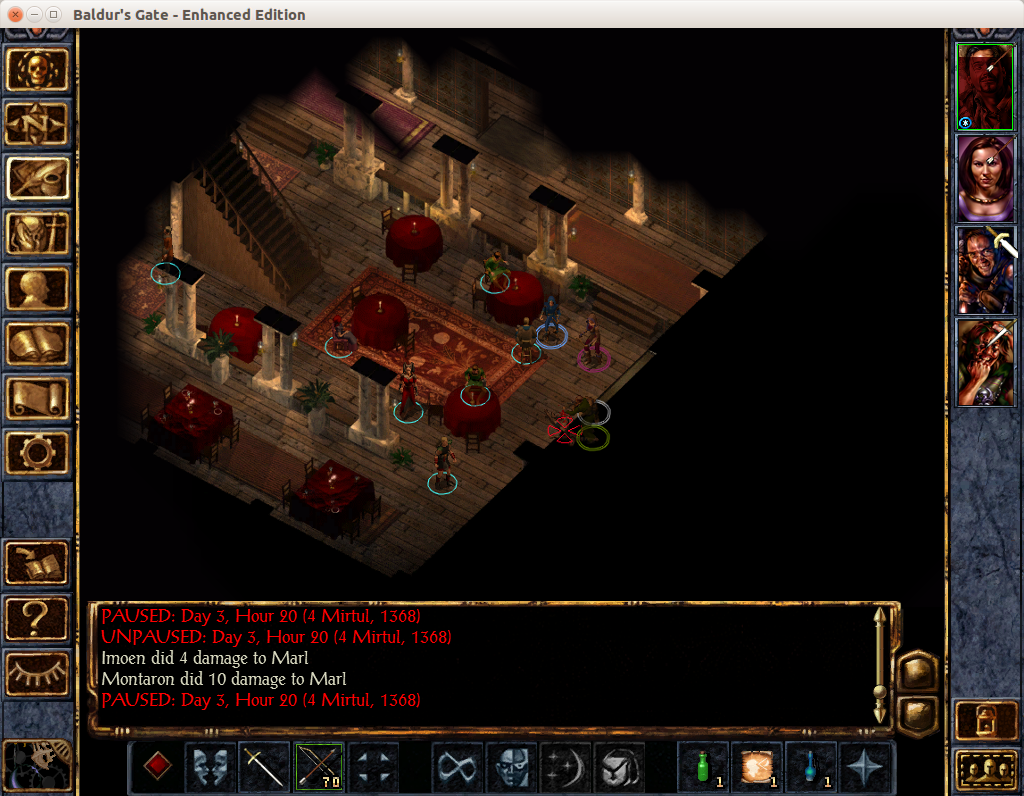Activate the thieving mask ability button
The height and width of the screenshot is (796, 1024).
click(512, 767)
